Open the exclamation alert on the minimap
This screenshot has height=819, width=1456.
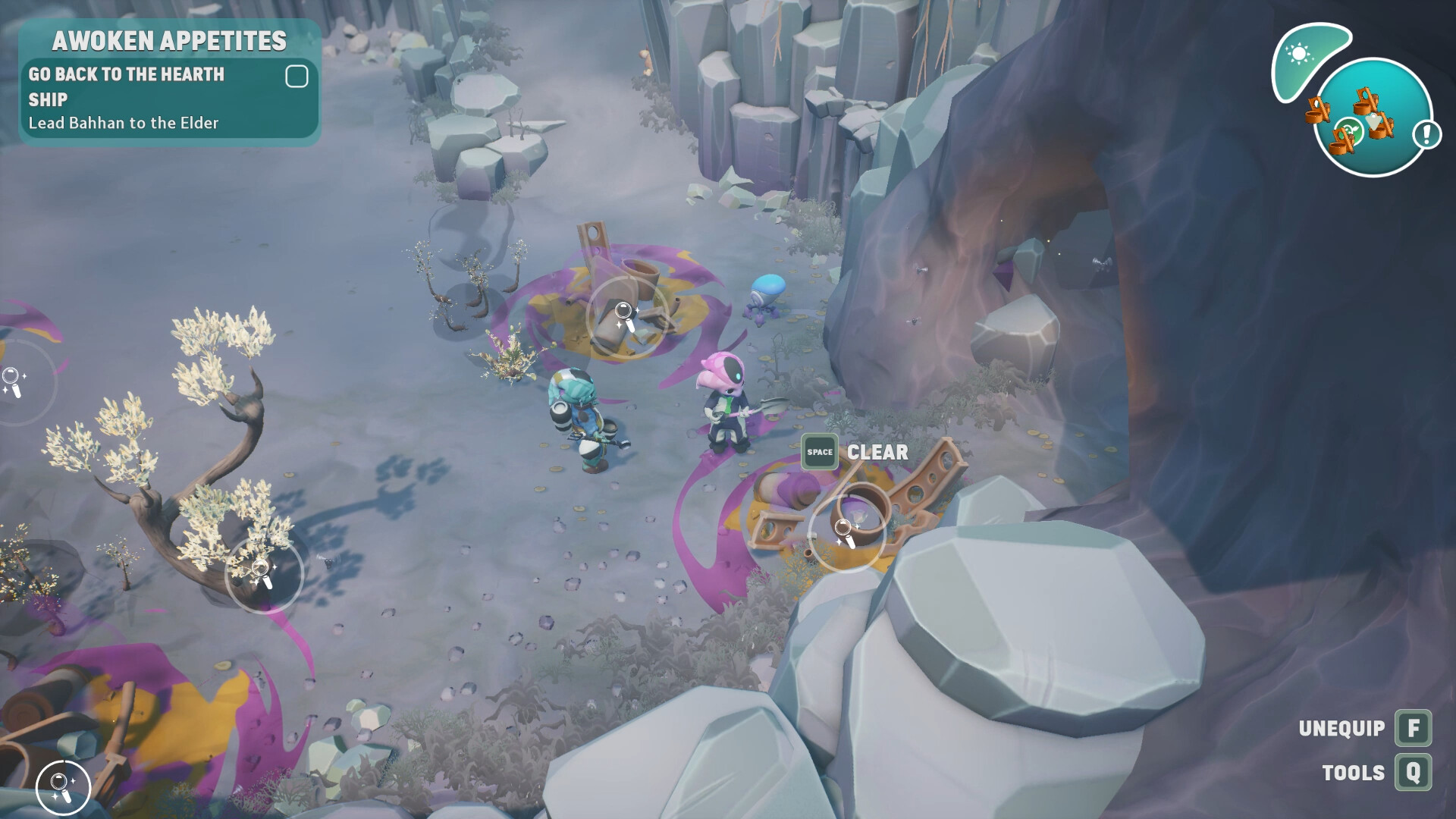(1426, 136)
